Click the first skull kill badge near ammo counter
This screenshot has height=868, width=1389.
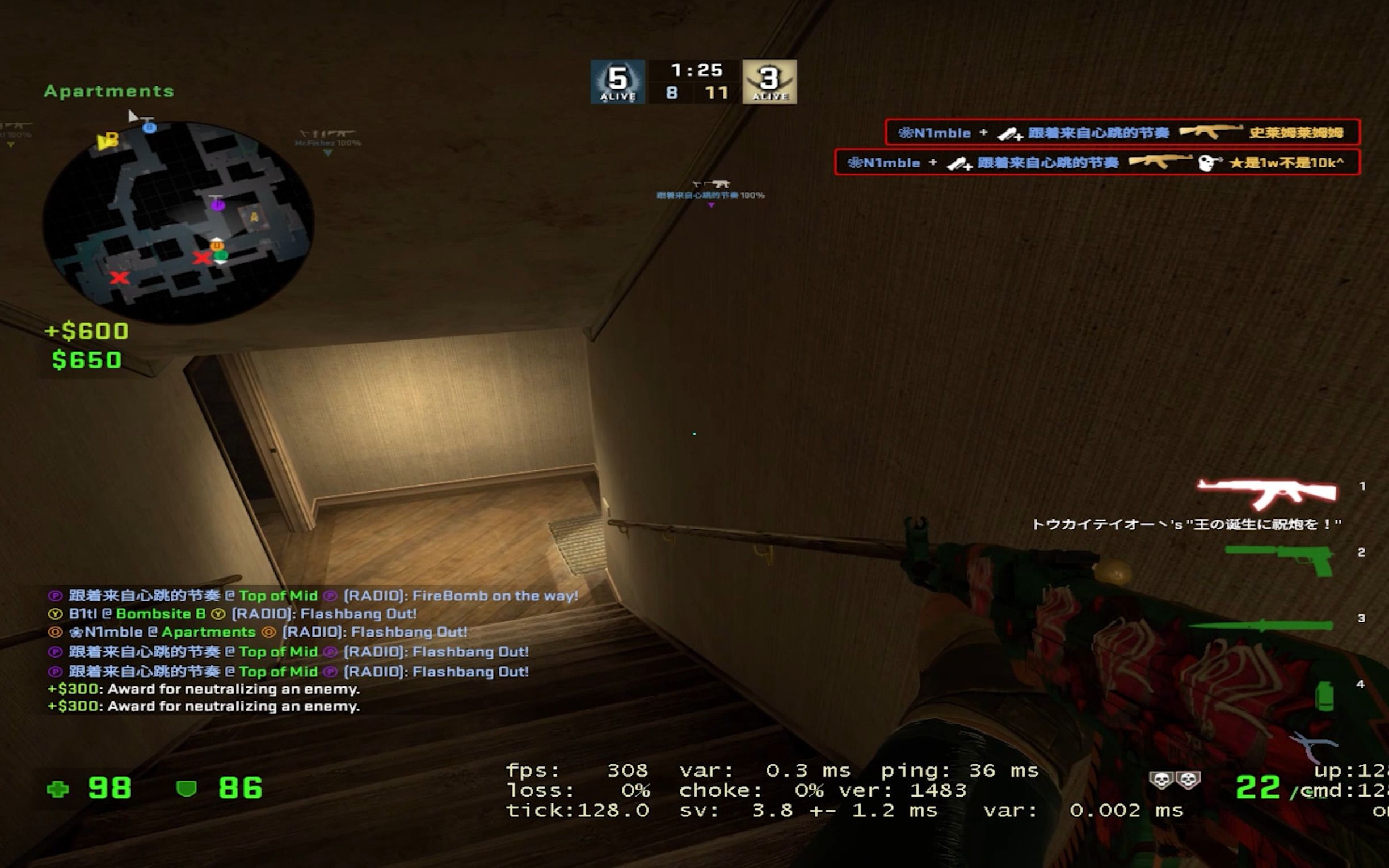[1160, 781]
